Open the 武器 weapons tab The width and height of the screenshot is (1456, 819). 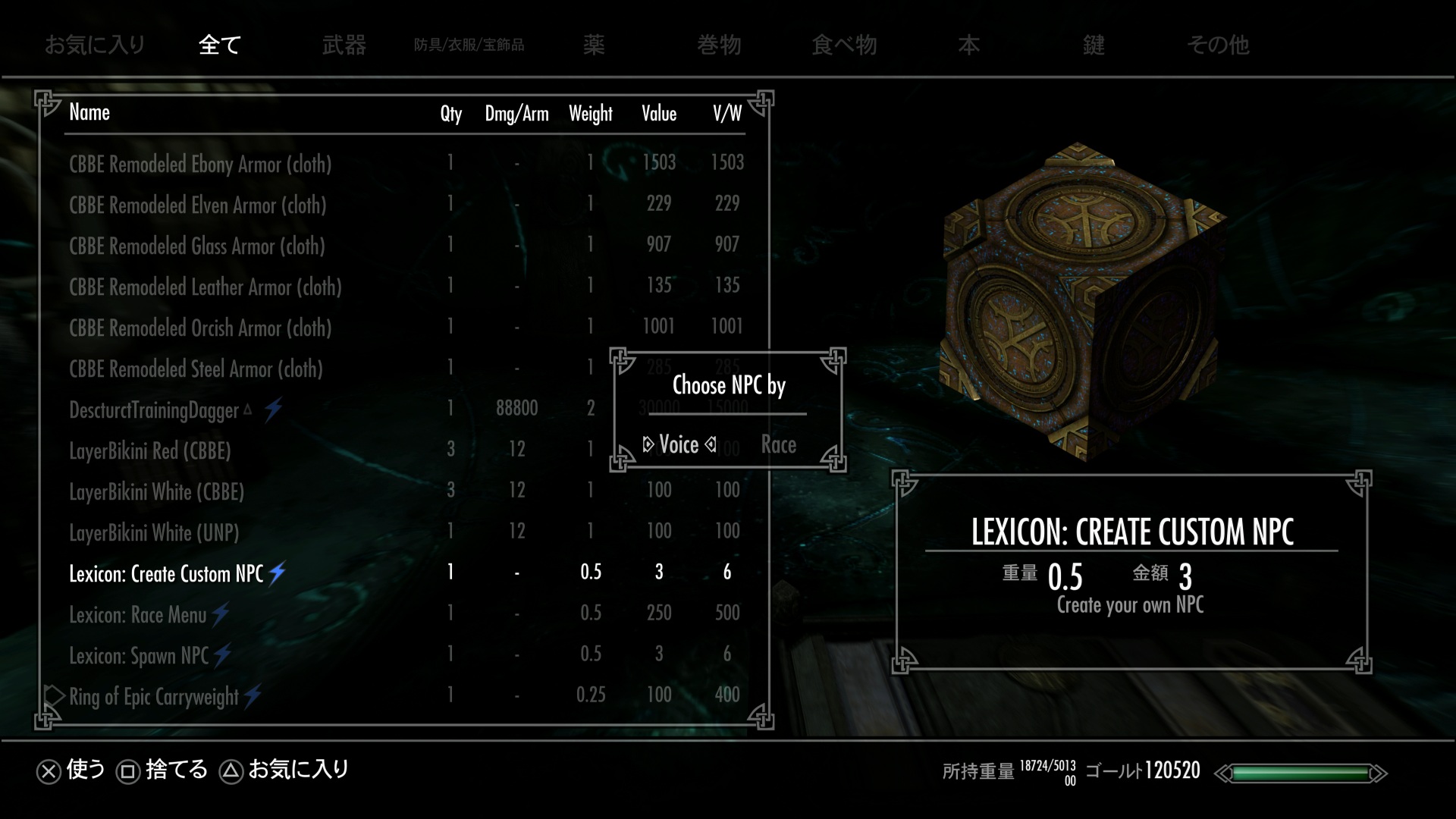pyautogui.click(x=344, y=45)
